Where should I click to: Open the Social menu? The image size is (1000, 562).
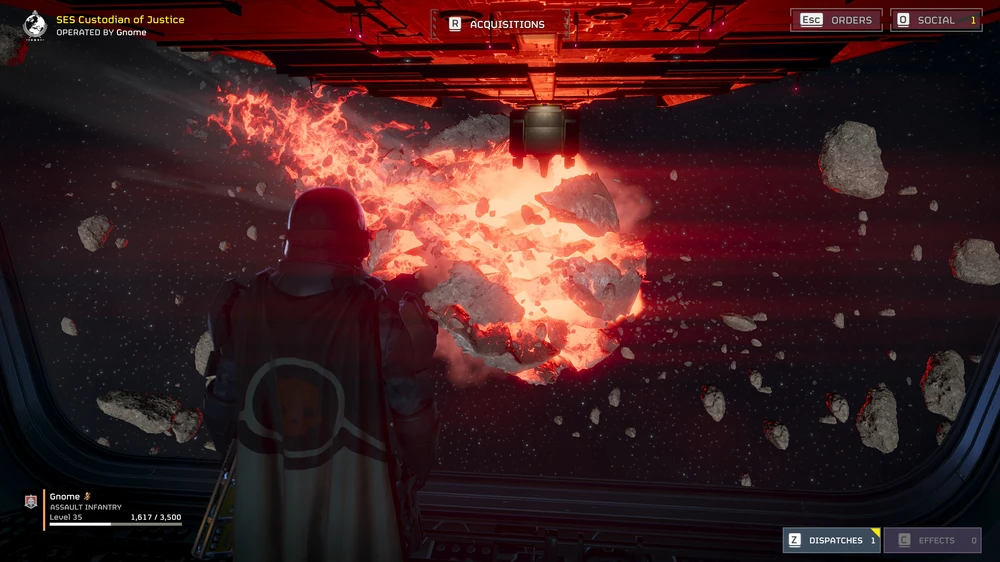935,20
